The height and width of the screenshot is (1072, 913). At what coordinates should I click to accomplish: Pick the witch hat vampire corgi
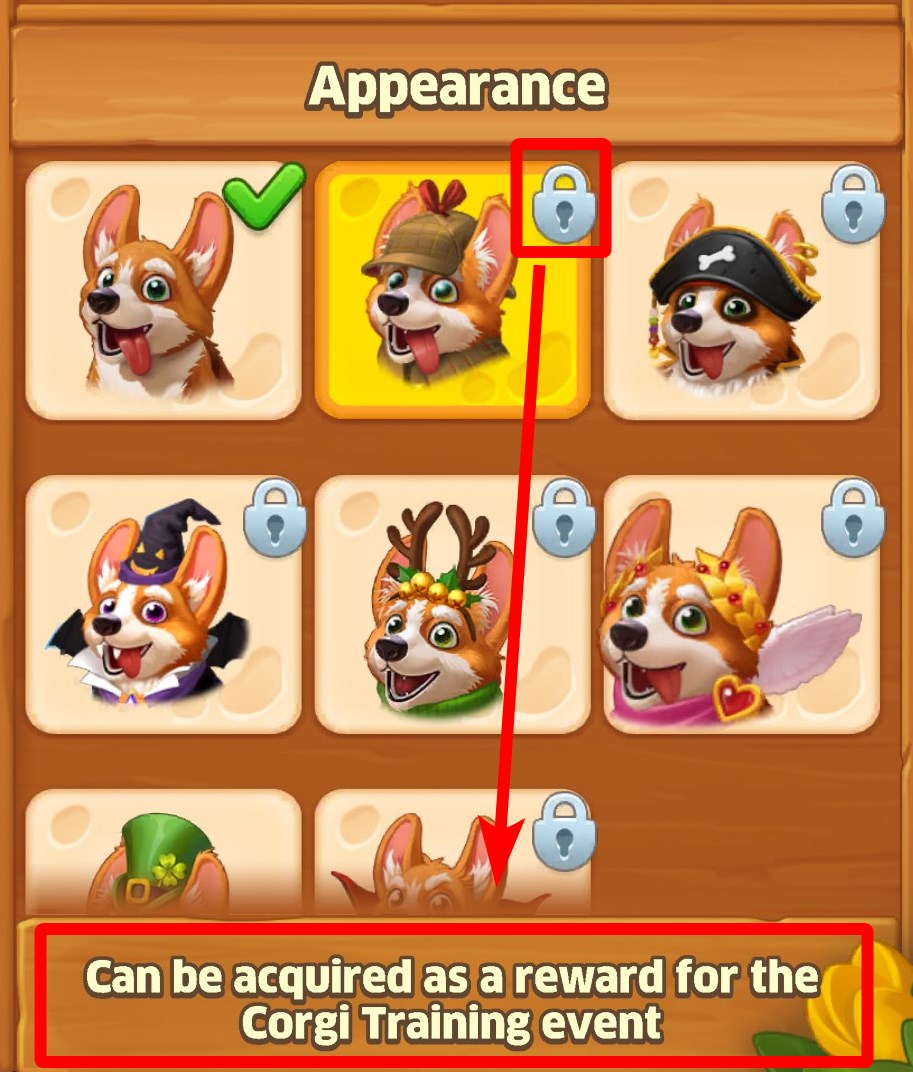click(163, 604)
